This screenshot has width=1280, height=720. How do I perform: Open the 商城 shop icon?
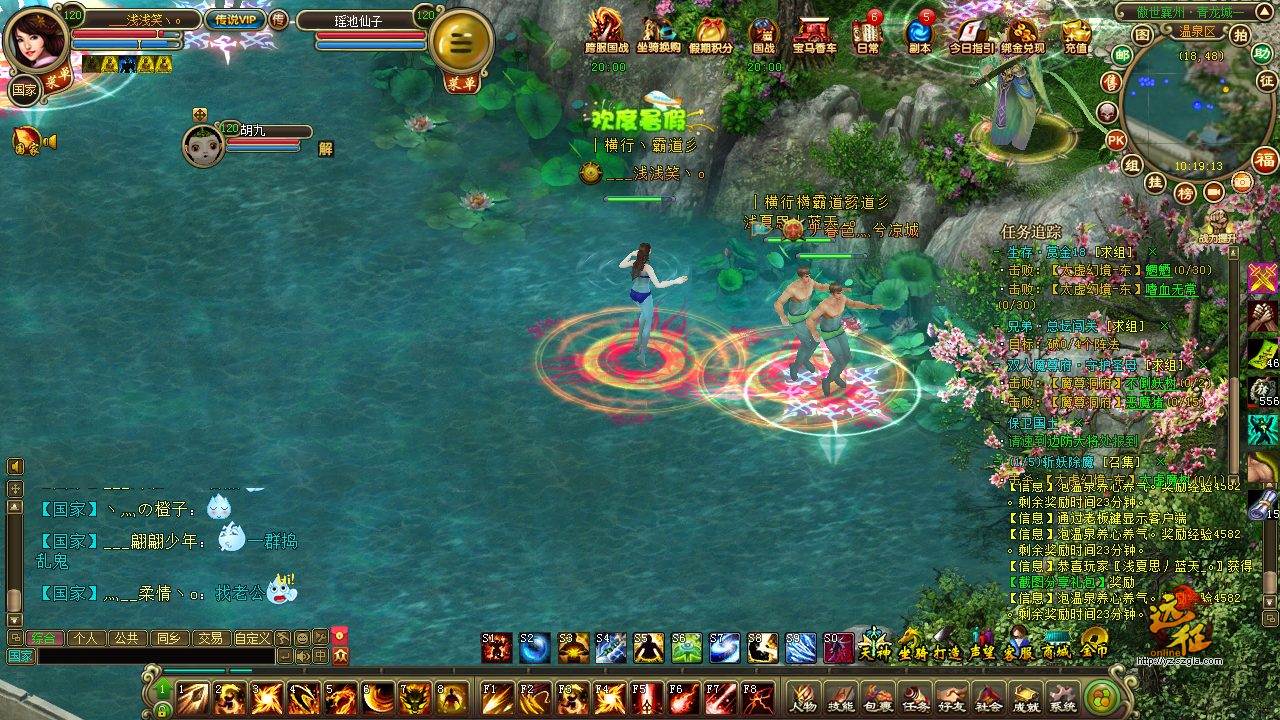coord(1056,645)
